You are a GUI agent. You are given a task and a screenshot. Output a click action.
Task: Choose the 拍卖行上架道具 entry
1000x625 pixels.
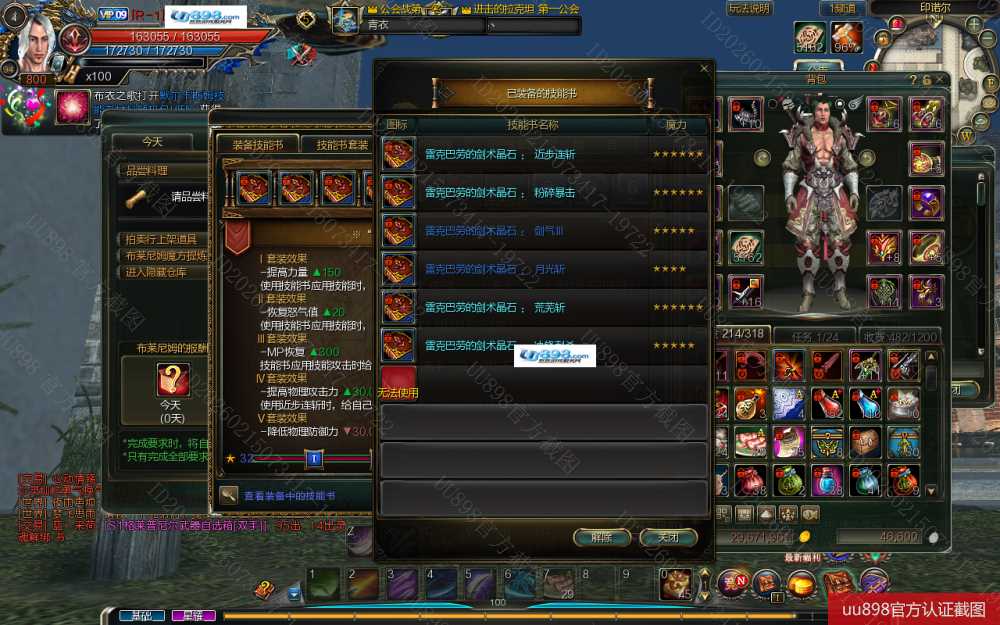click(161, 239)
